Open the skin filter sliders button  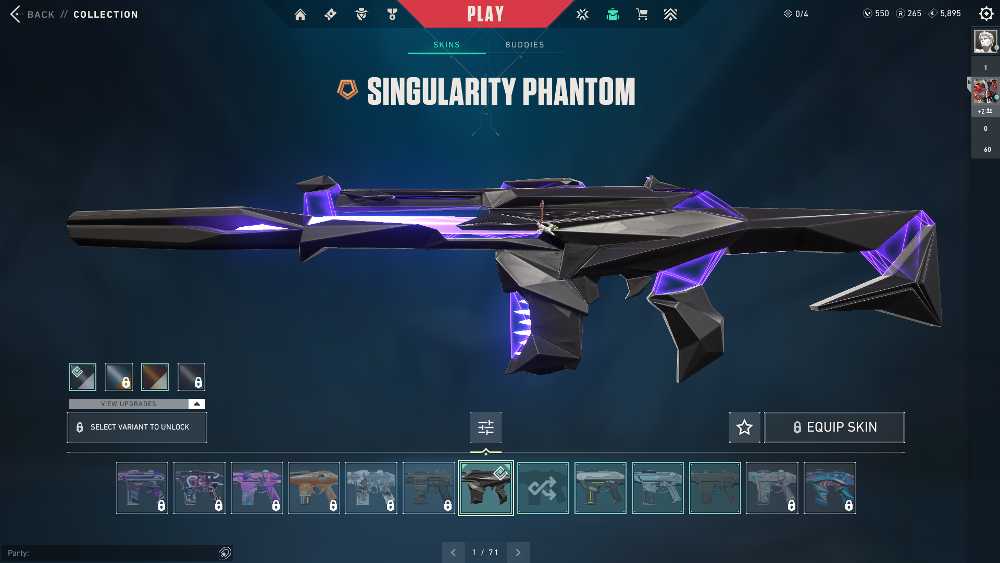(x=486, y=427)
